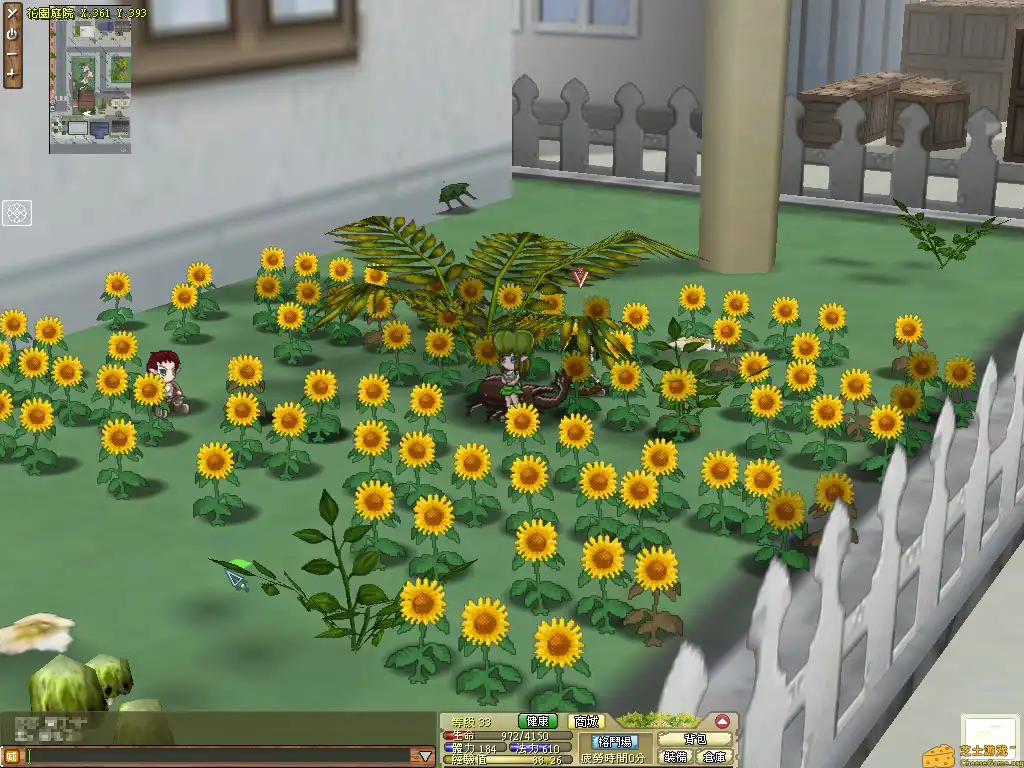Click the green 健康 status button
1024x768 pixels.
537,721
